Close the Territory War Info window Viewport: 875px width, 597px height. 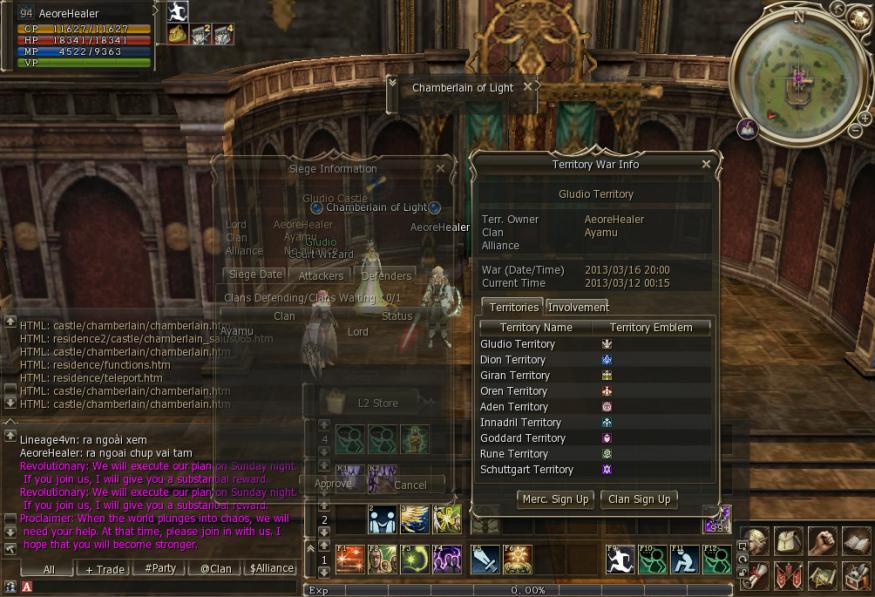pos(706,164)
